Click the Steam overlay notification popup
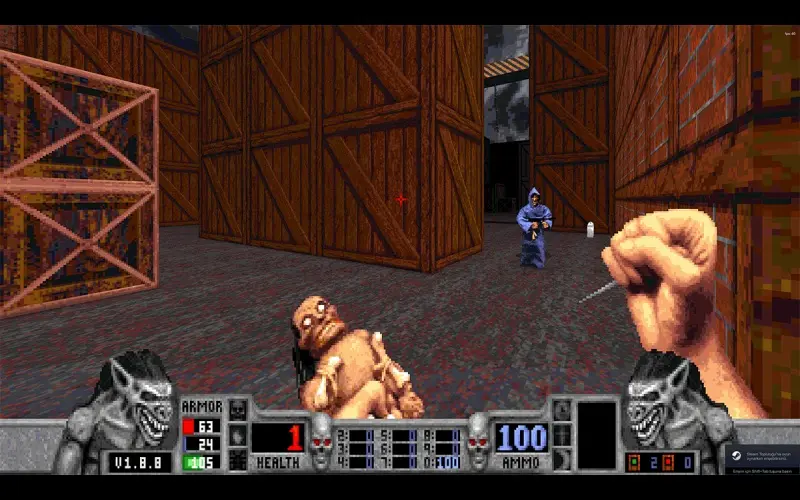Screen dimensions: 800x500 coord(762,459)
